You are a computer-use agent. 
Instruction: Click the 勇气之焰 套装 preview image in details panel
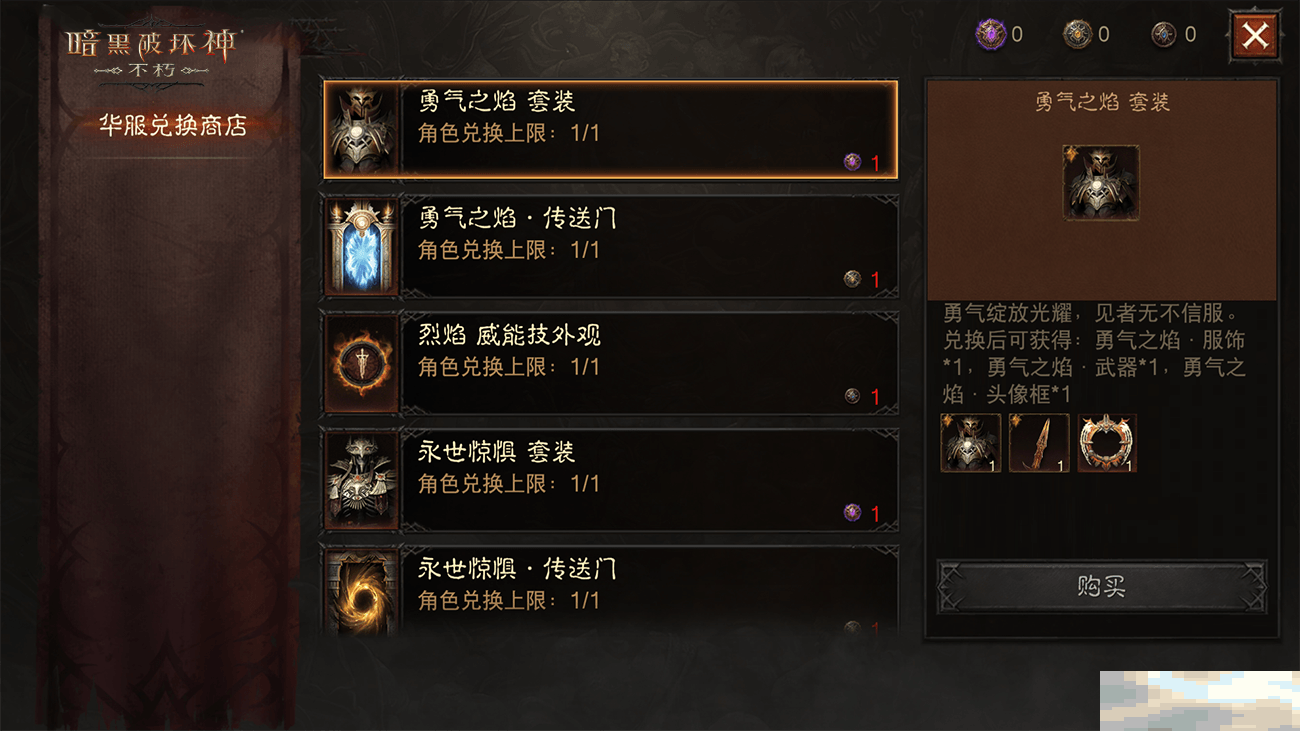tap(1101, 183)
